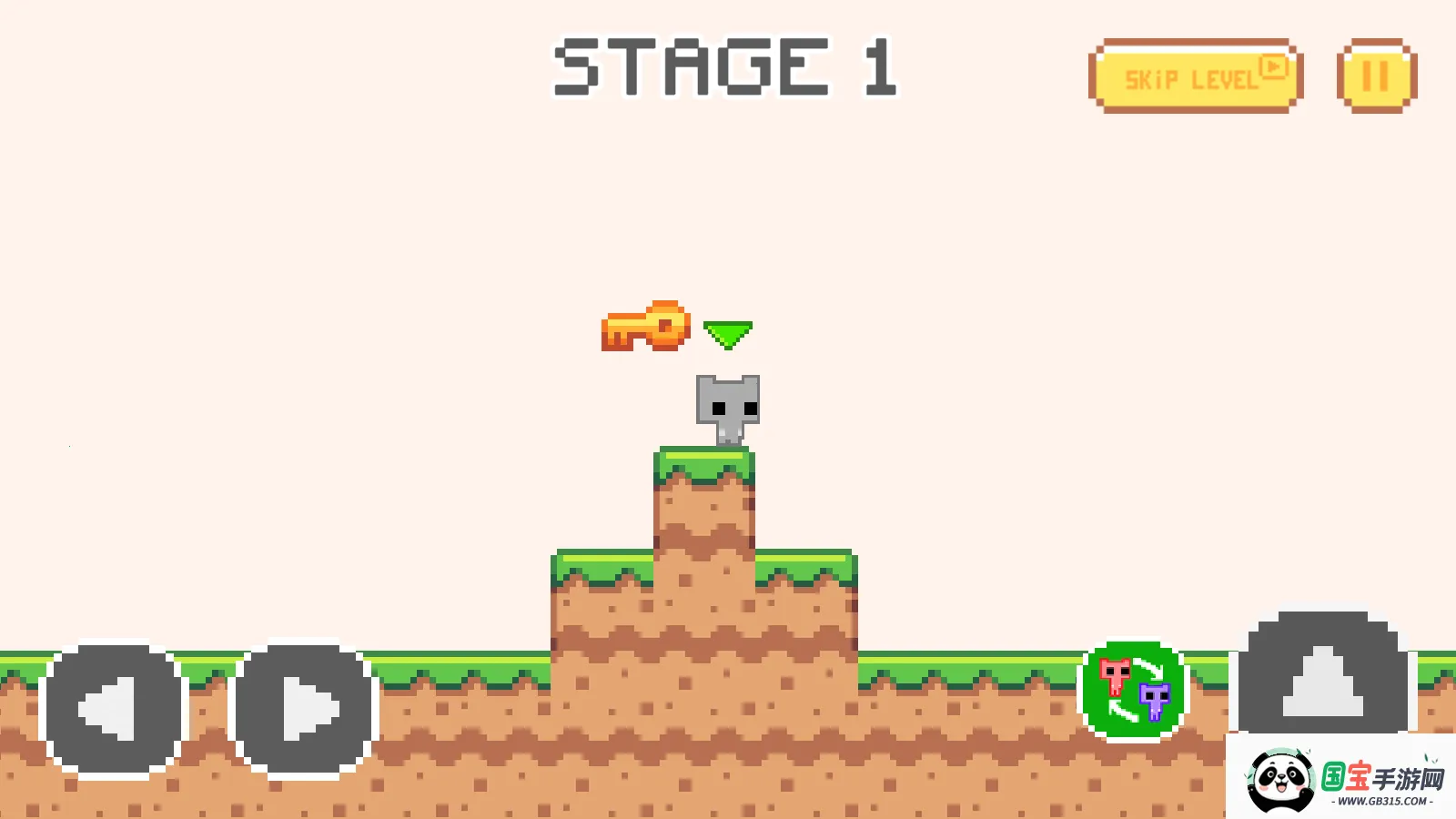1456x819 pixels.
Task: Tap the Skip Level button
Action: click(1195, 76)
